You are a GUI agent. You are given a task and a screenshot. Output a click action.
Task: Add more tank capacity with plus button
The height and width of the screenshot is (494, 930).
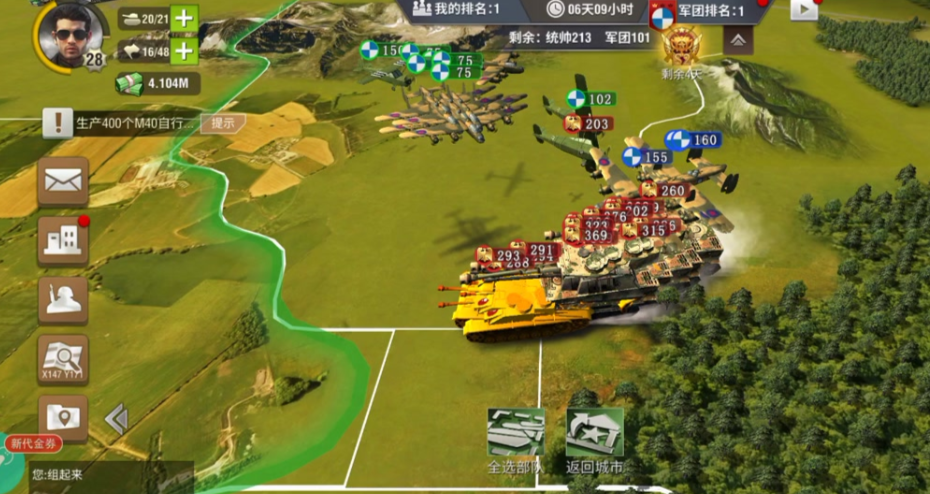click(184, 19)
